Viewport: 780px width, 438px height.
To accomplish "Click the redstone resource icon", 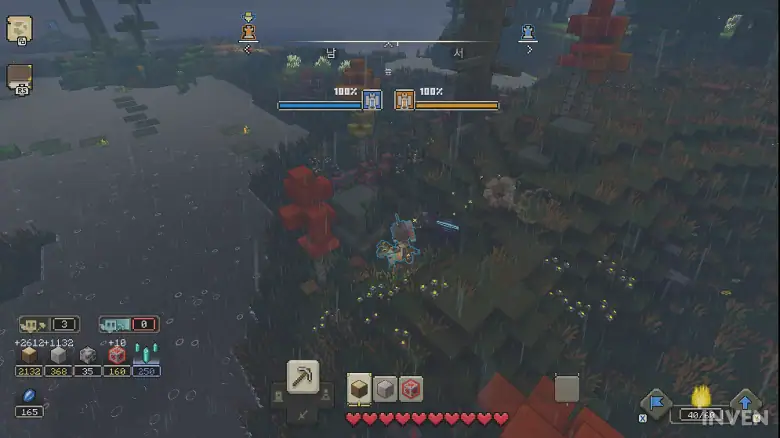I will 117,355.
